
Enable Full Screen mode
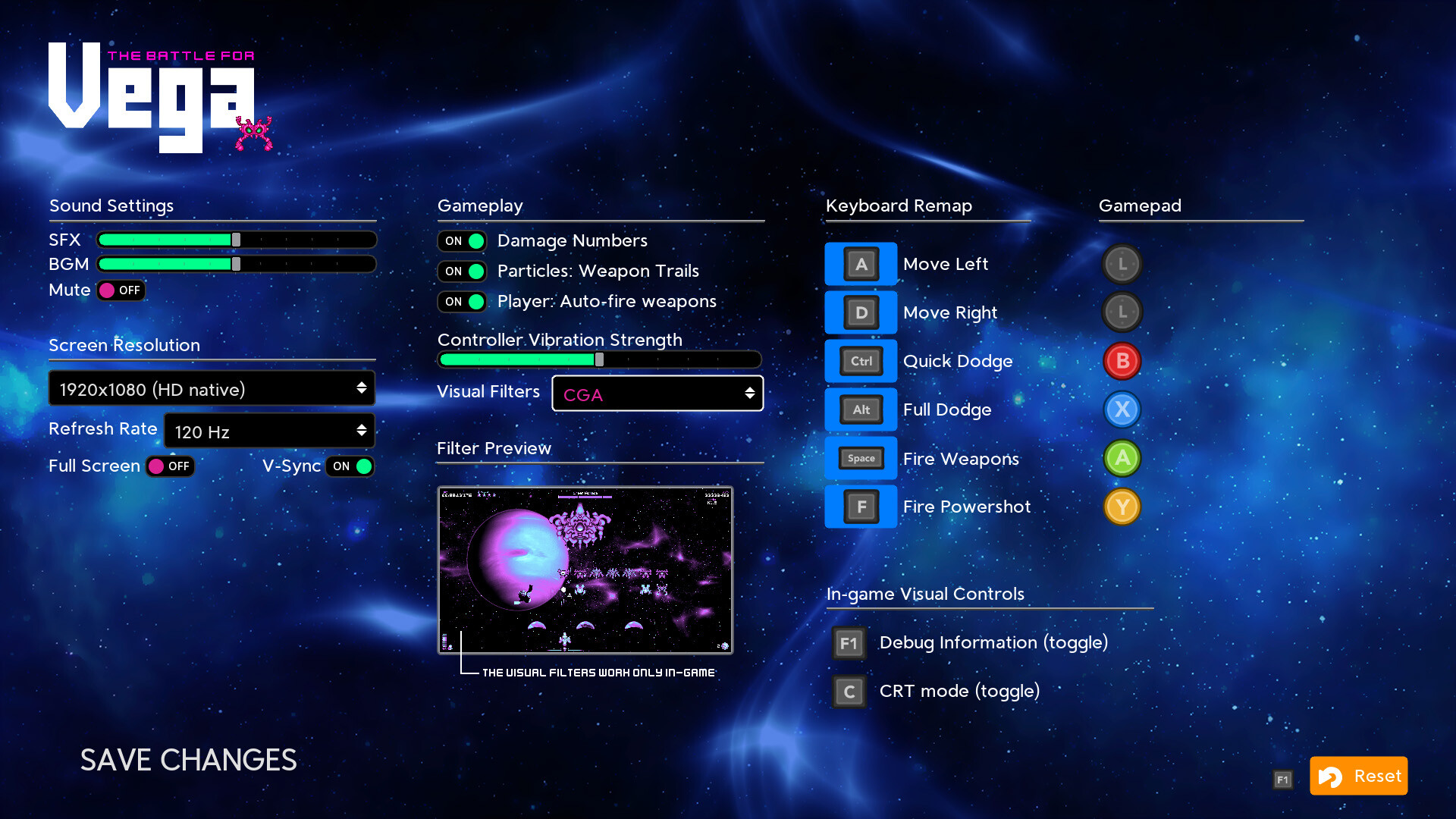click(168, 466)
